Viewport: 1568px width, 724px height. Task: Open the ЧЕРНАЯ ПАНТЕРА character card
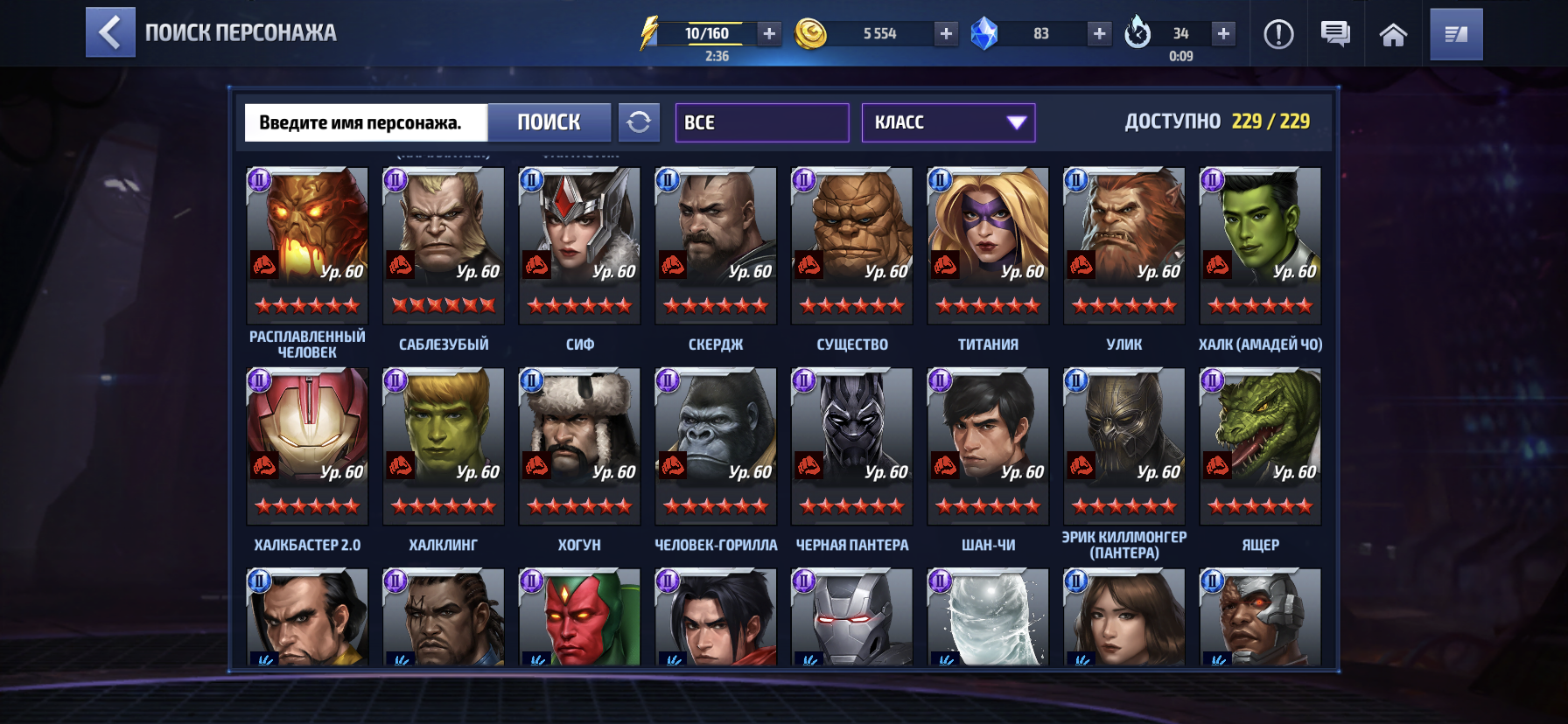851,446
